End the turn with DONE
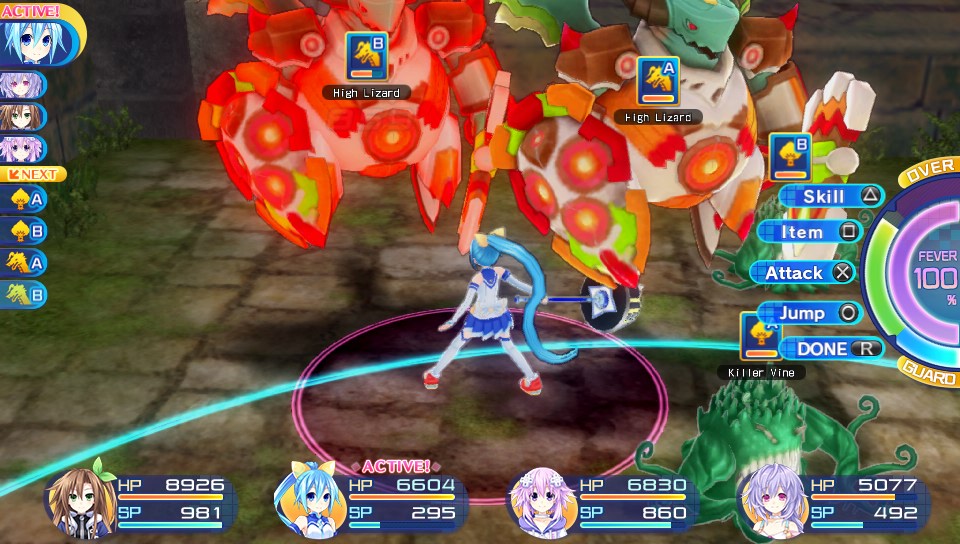This screenshot has height=544, width=960. point(829,349)
